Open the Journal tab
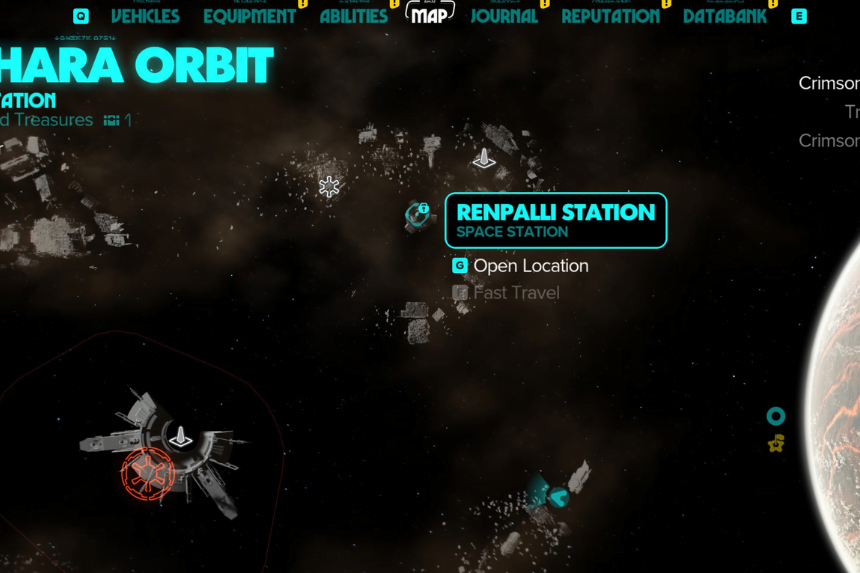The height and width of the screenshot is (573, 860). (504, 16)
